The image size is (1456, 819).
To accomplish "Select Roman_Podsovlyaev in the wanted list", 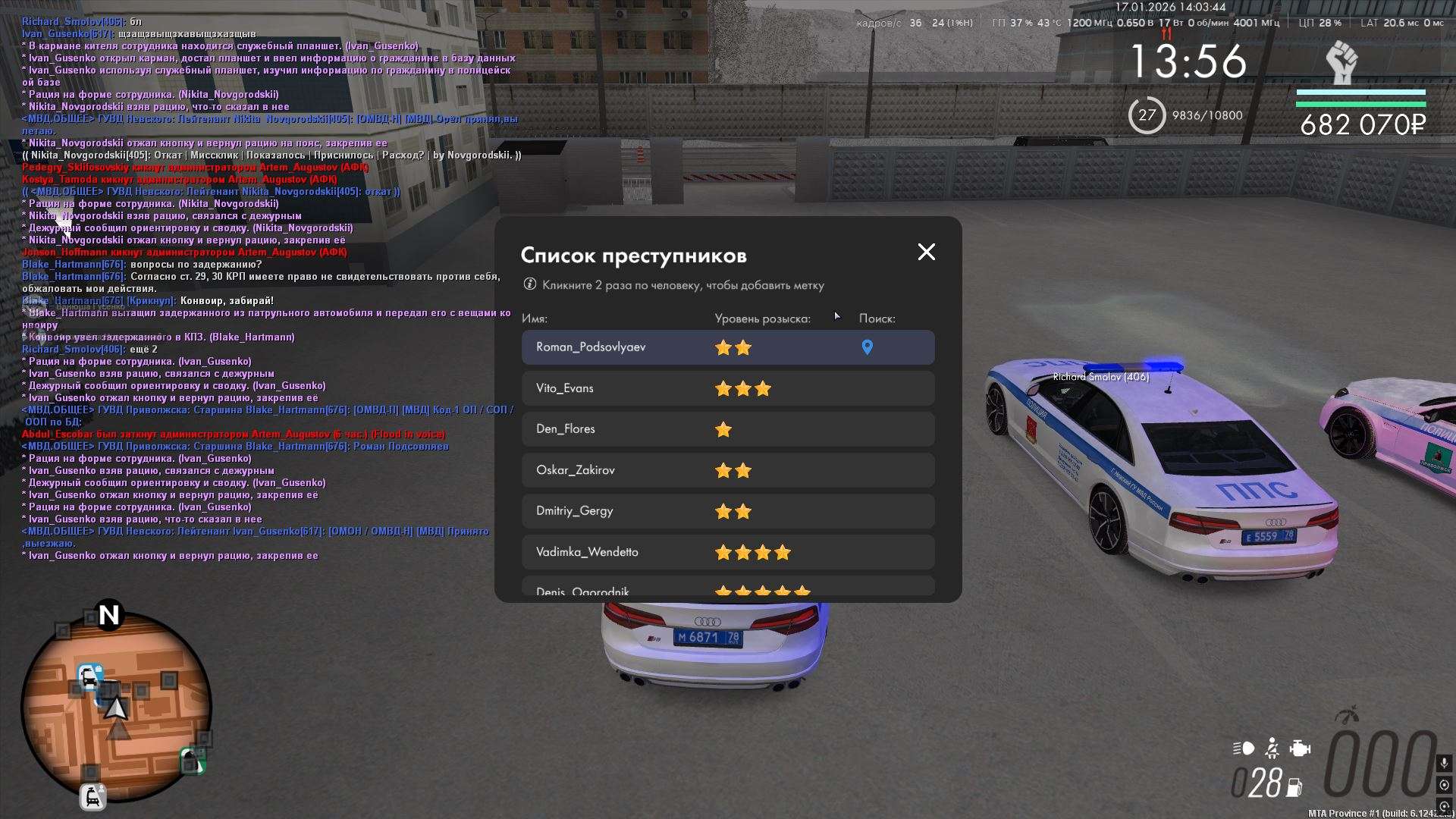I will 591,347.
